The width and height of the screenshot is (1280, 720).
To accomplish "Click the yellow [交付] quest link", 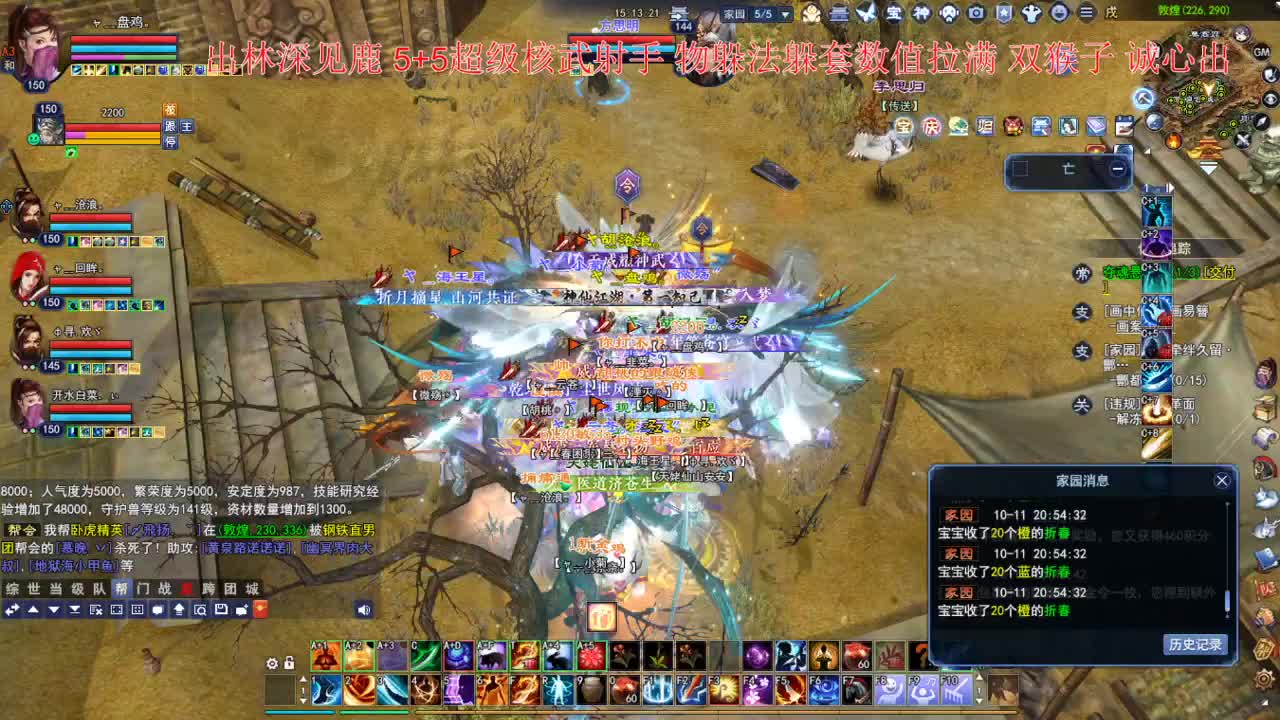I will pyautogui.click(x=1219, y=273).
